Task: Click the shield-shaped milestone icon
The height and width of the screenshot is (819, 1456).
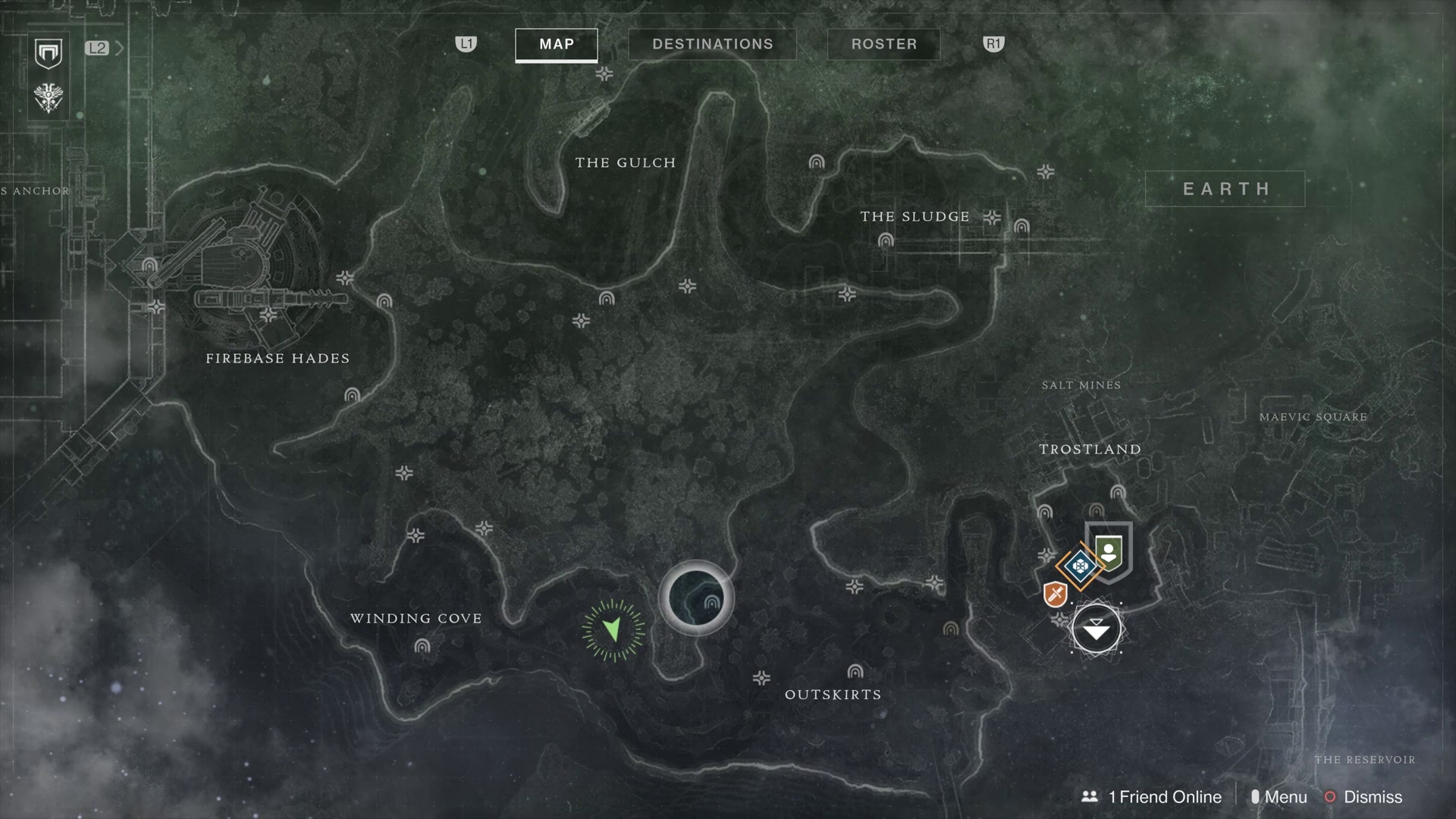Action: coord(49,53)
